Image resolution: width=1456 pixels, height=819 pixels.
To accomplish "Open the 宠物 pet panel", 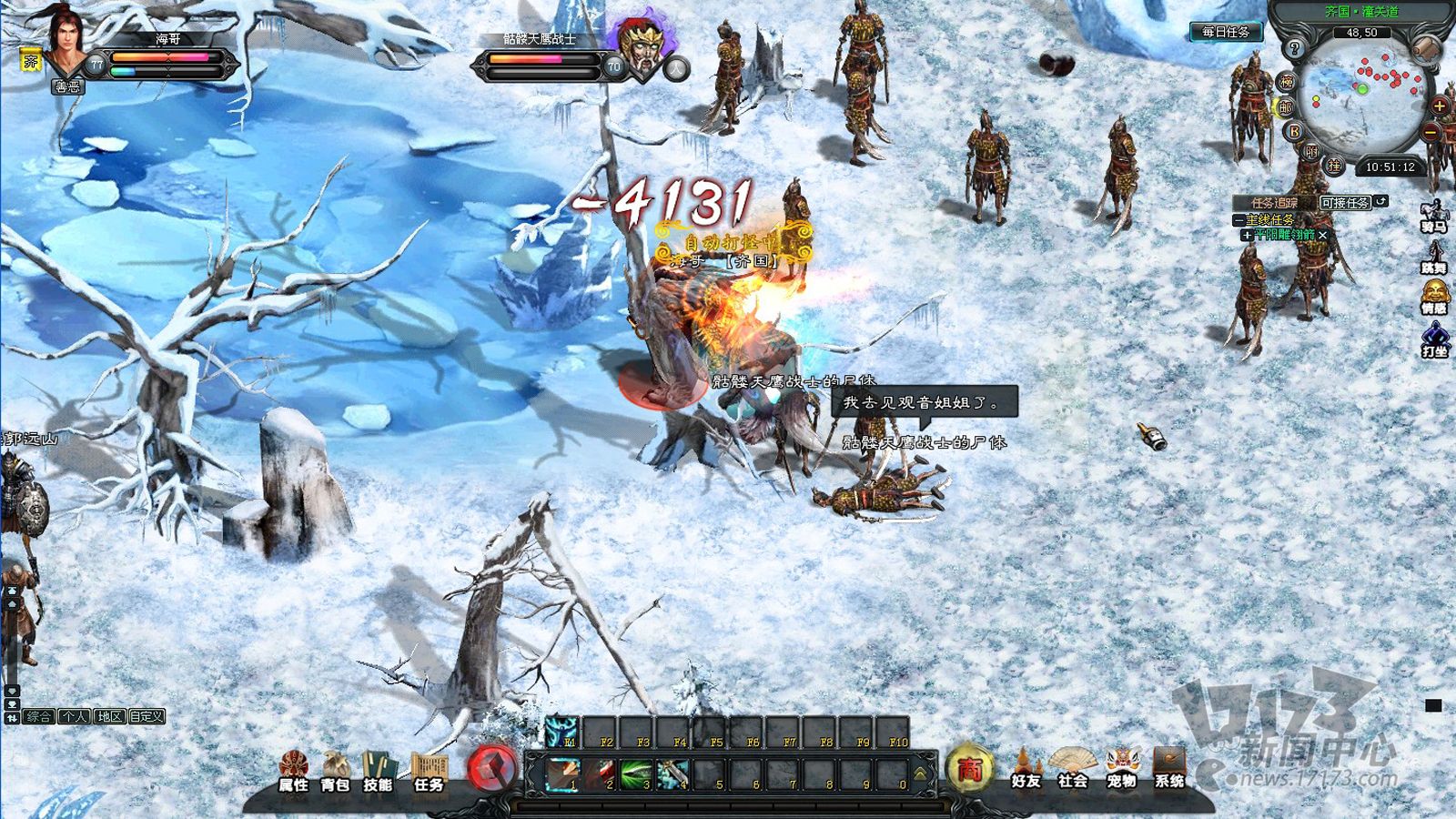I will 1121,770.
